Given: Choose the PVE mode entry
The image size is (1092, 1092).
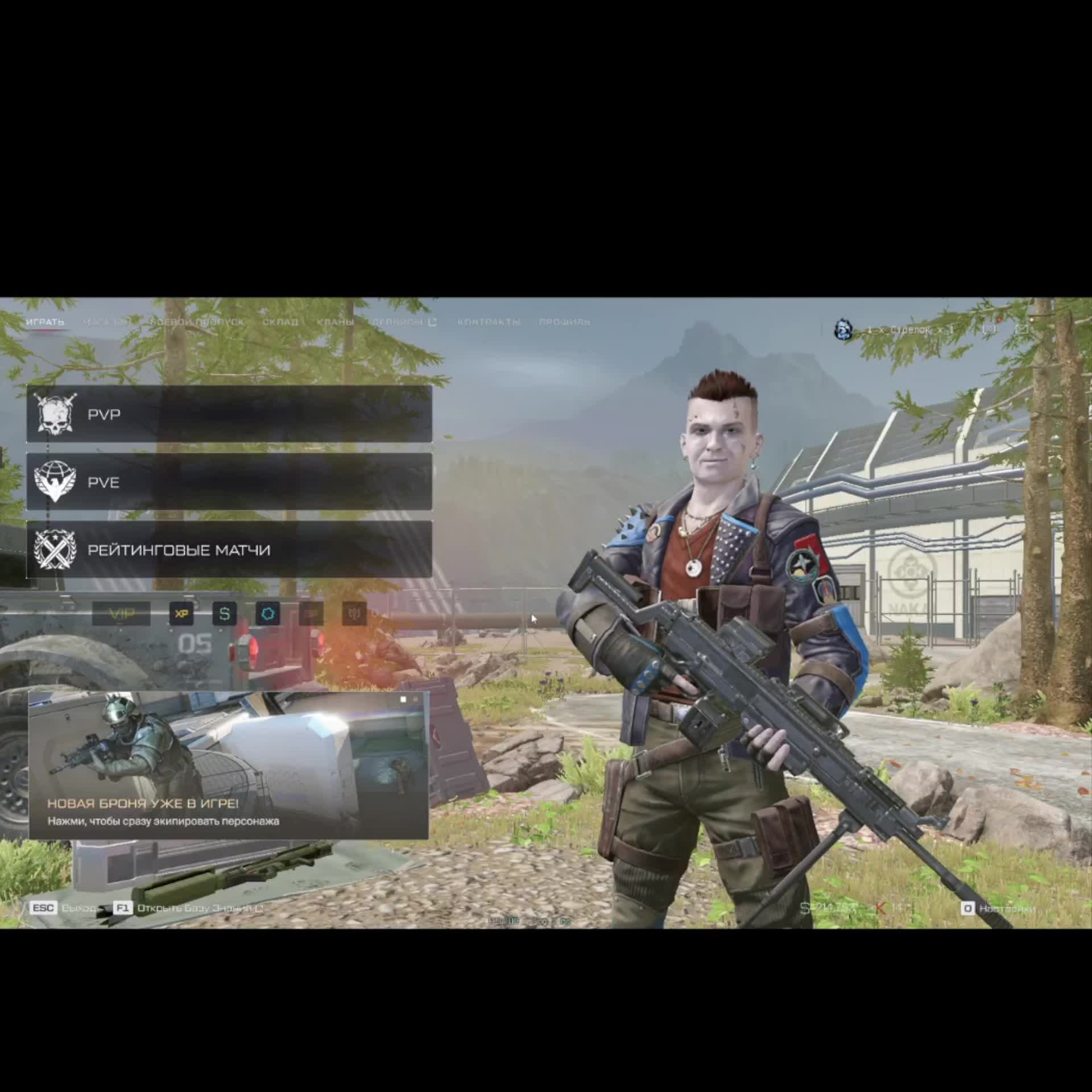Looking at the screenshot, I should (x=229, y=482).
